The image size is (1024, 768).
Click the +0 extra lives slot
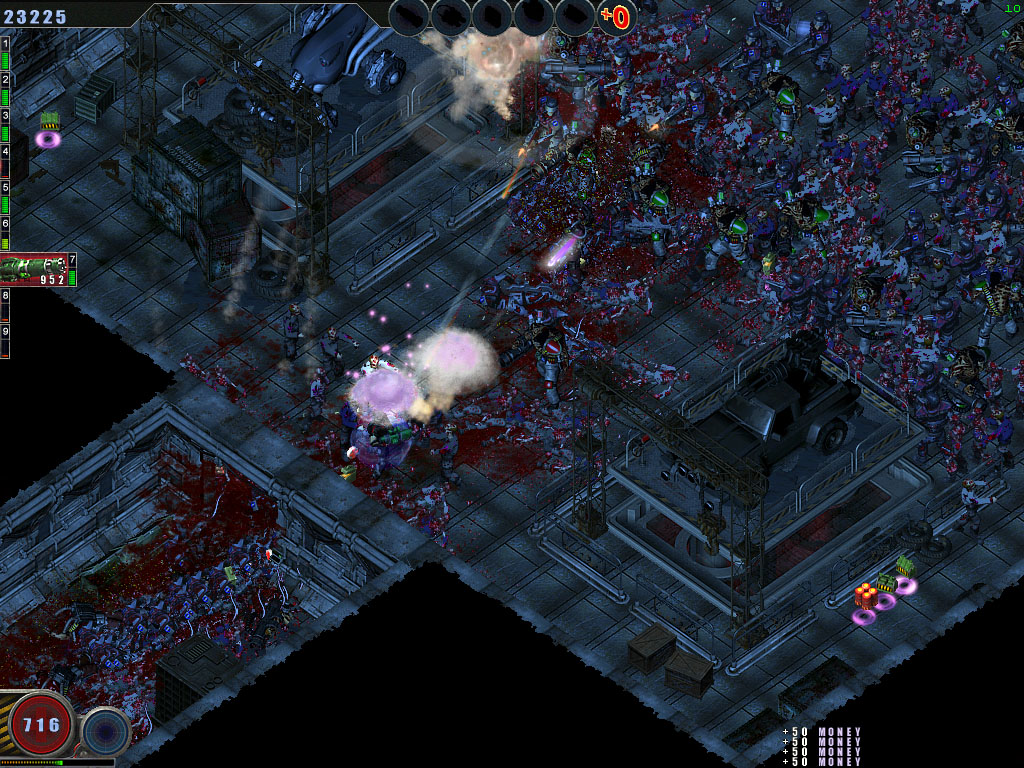coord(616,17)
